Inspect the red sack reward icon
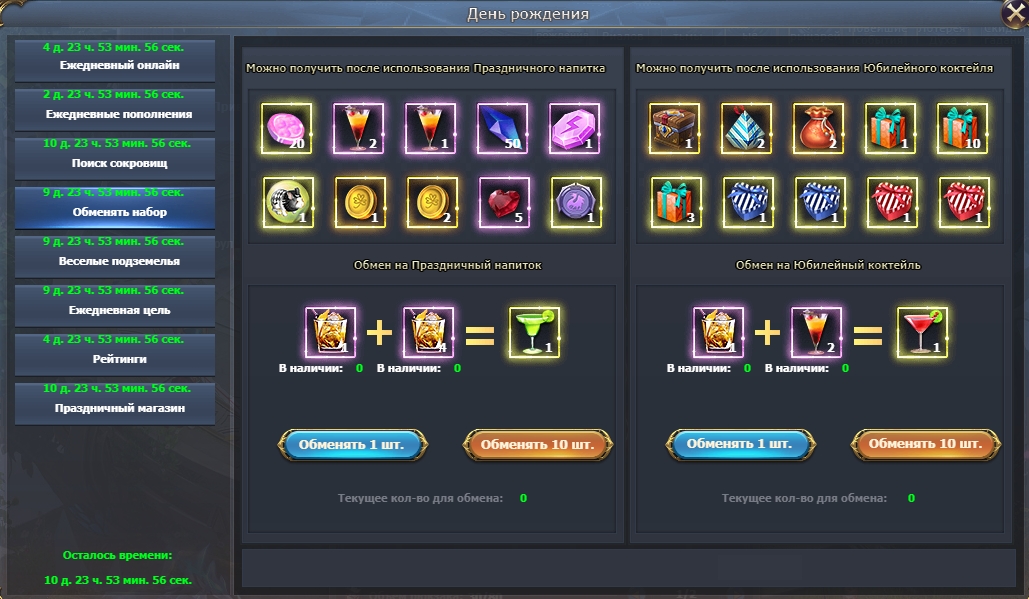 click(x=818, y=129)
